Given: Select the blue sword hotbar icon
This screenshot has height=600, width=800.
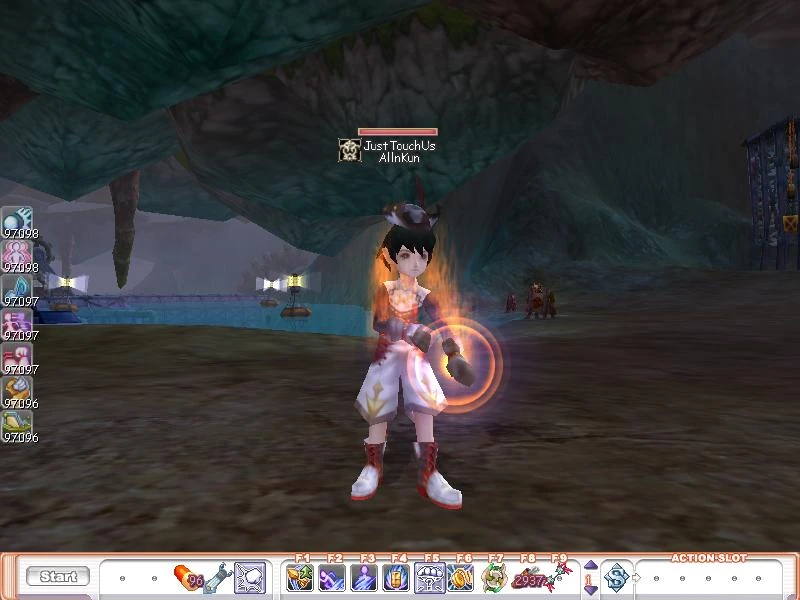Looking at the screenshot, I should click(x=219, y=577).
